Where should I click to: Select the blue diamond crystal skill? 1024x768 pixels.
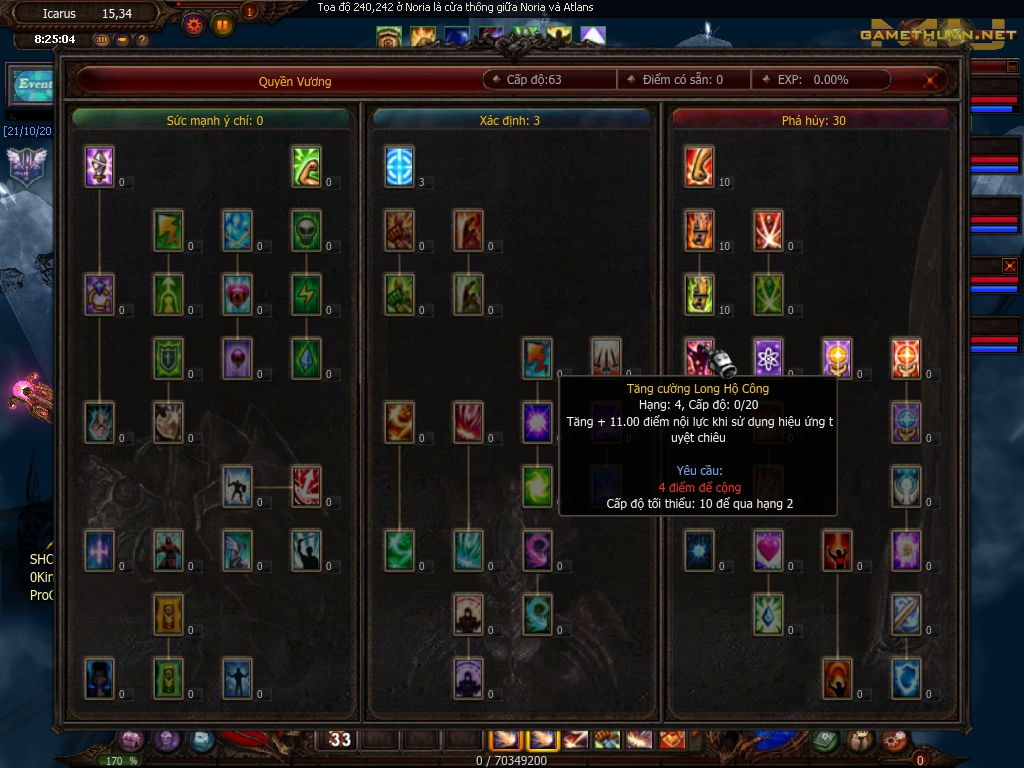306,358
